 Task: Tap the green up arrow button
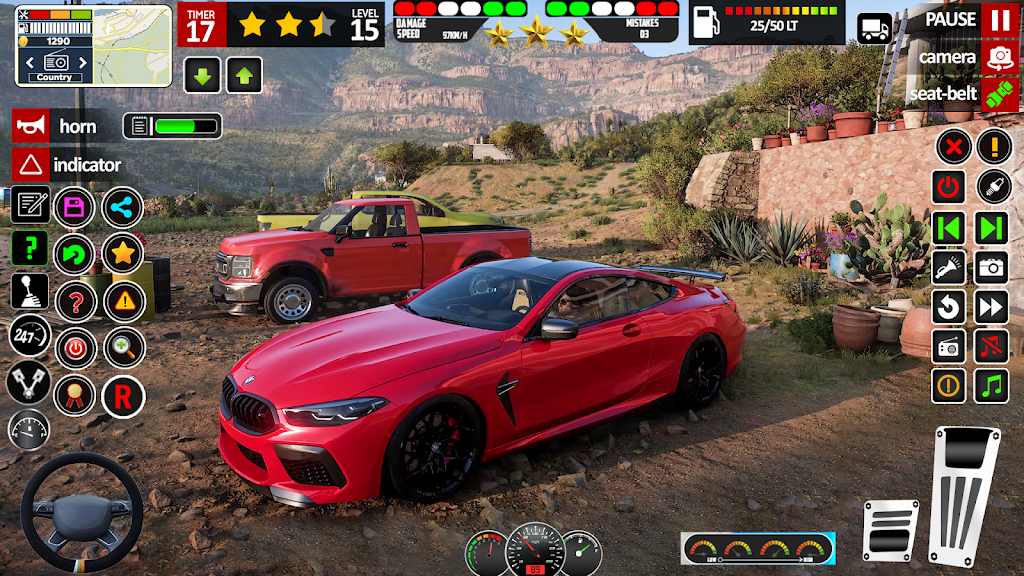[244, 75]
